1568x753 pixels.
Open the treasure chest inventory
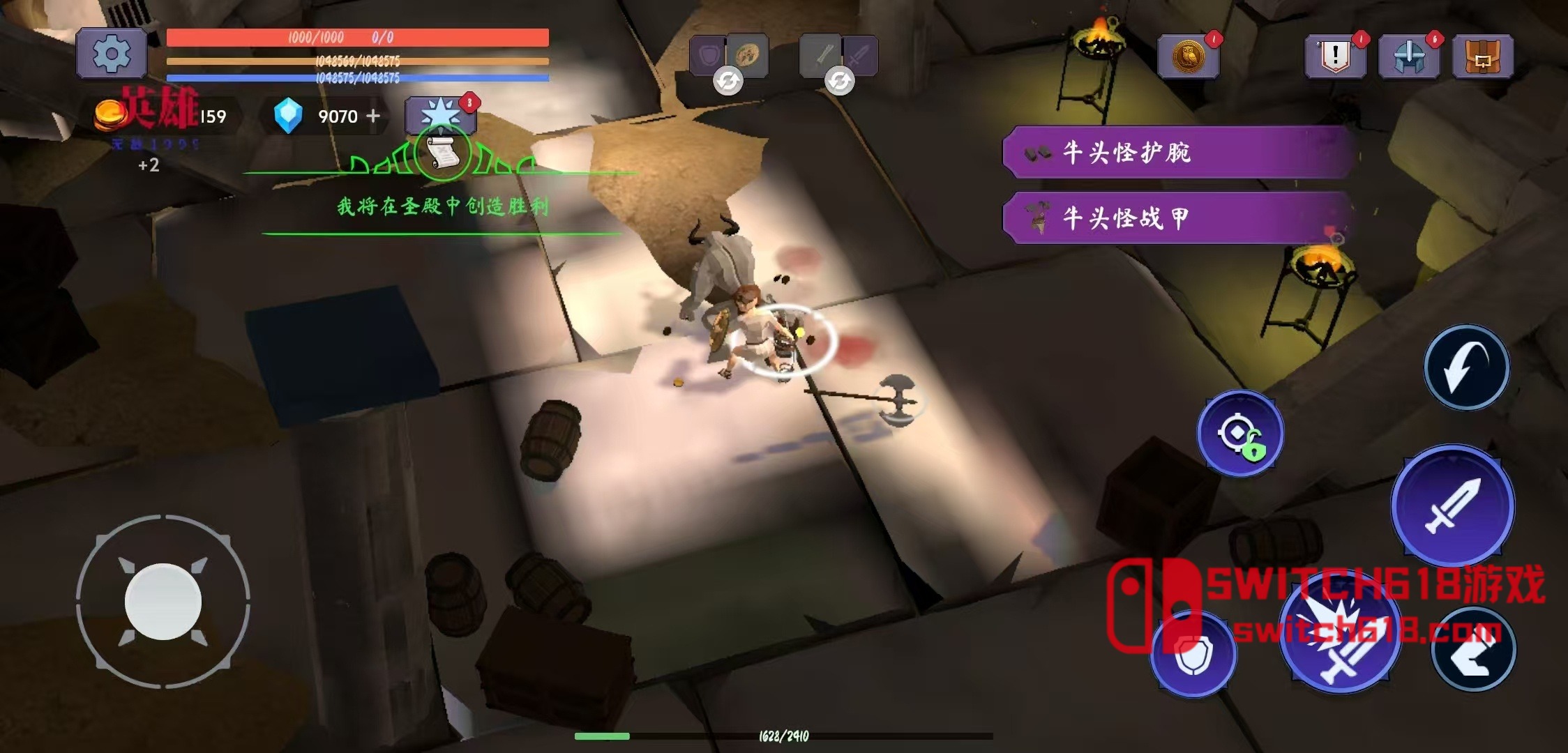click(1483, 56)
